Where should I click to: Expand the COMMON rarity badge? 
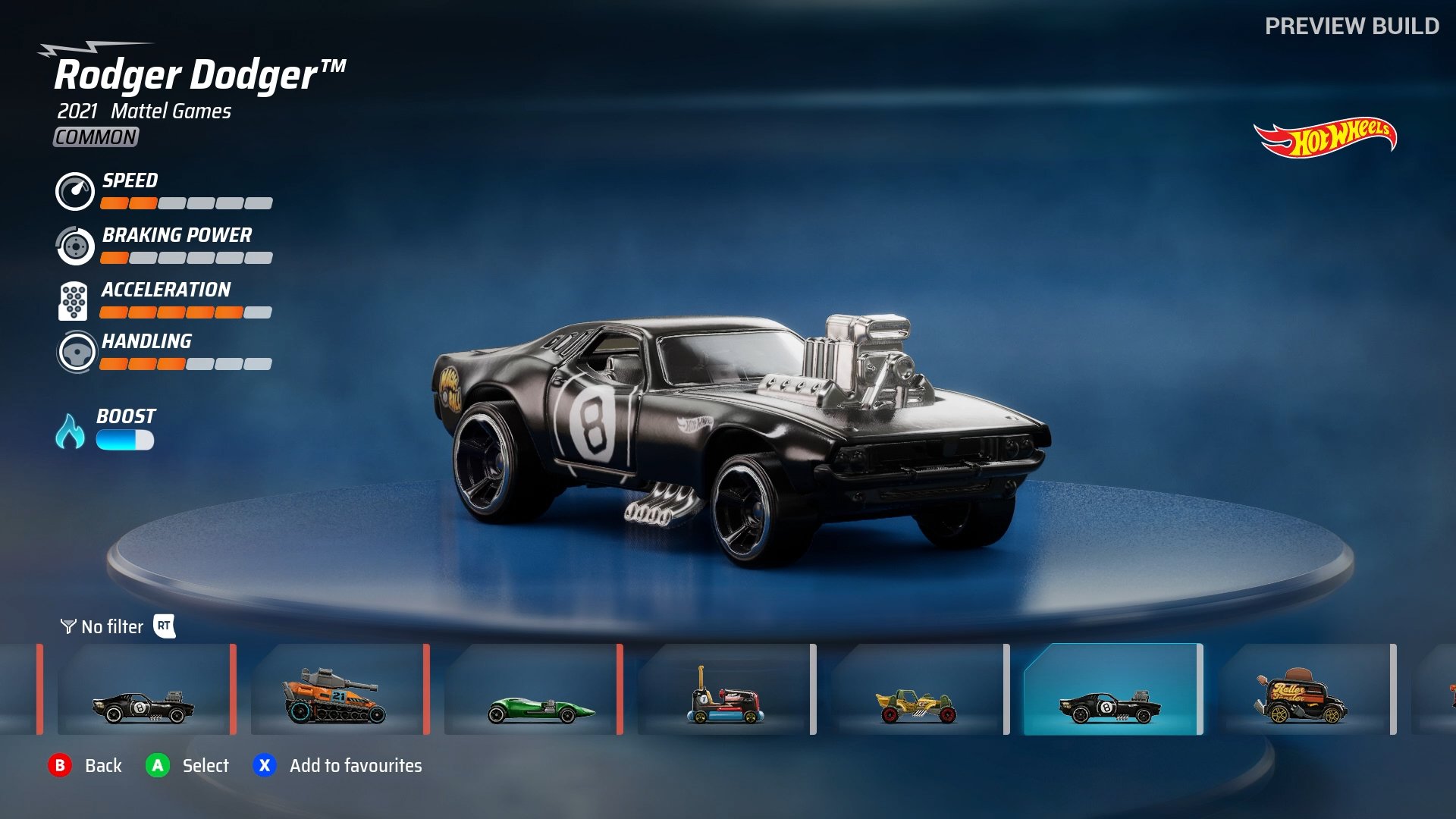pos(94,138)
